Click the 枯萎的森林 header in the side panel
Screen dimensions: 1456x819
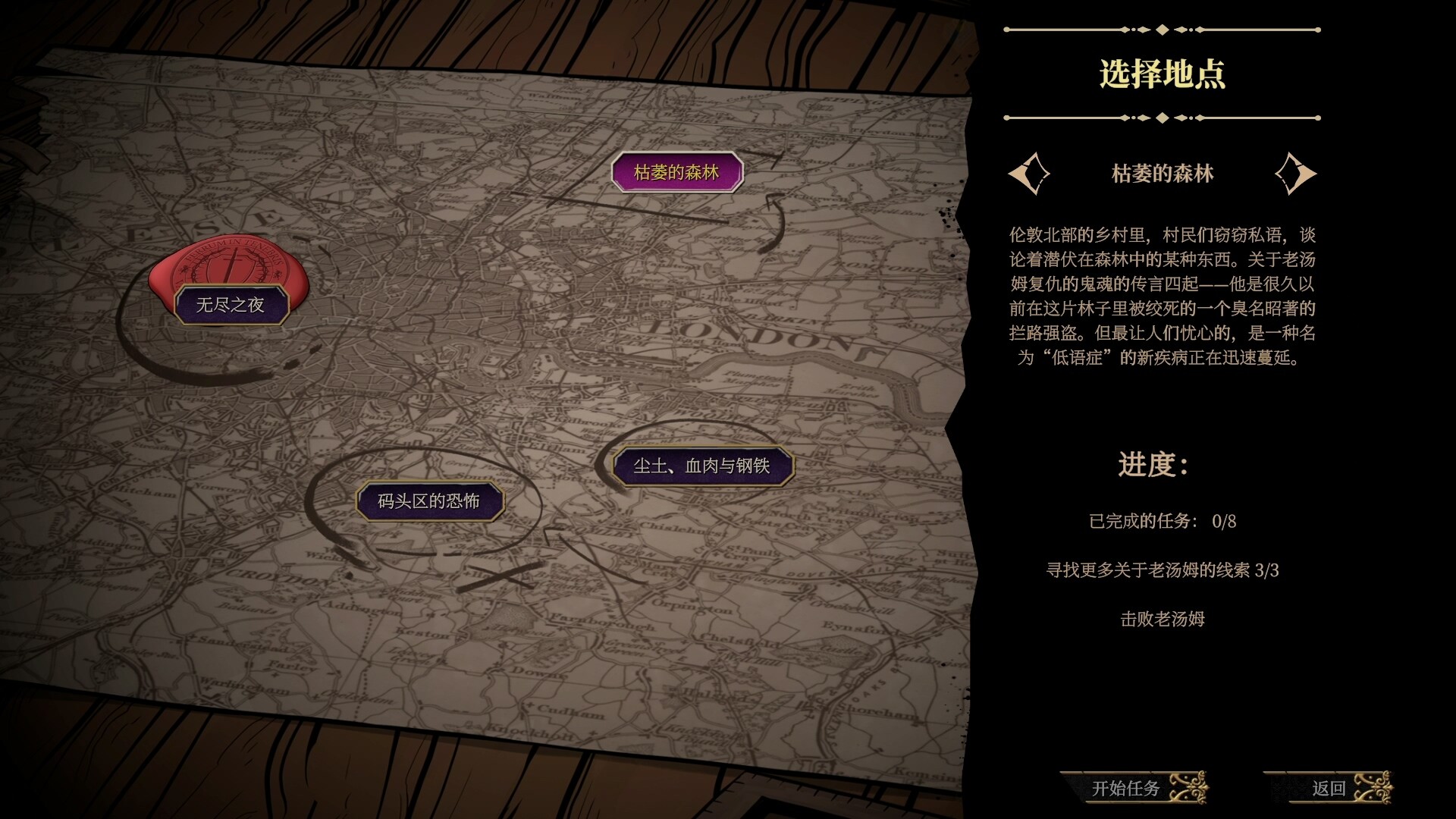point(1163,173)
